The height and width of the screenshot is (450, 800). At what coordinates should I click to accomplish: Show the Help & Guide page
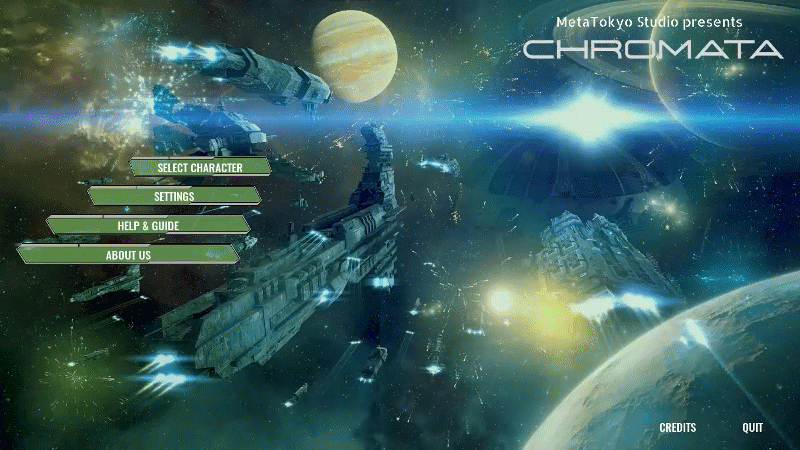click(148, 226)
